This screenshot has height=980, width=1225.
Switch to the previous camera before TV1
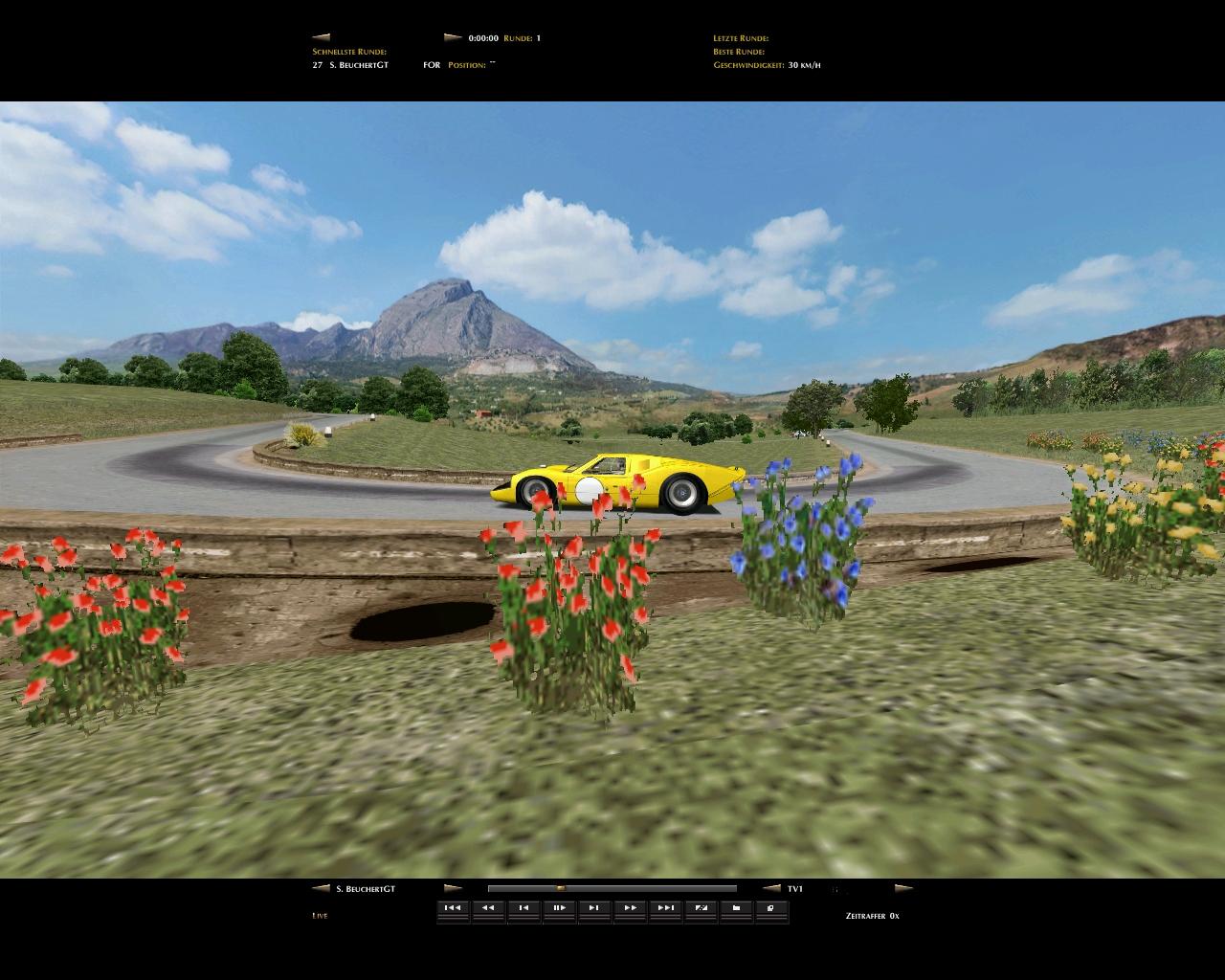(771, 889)
